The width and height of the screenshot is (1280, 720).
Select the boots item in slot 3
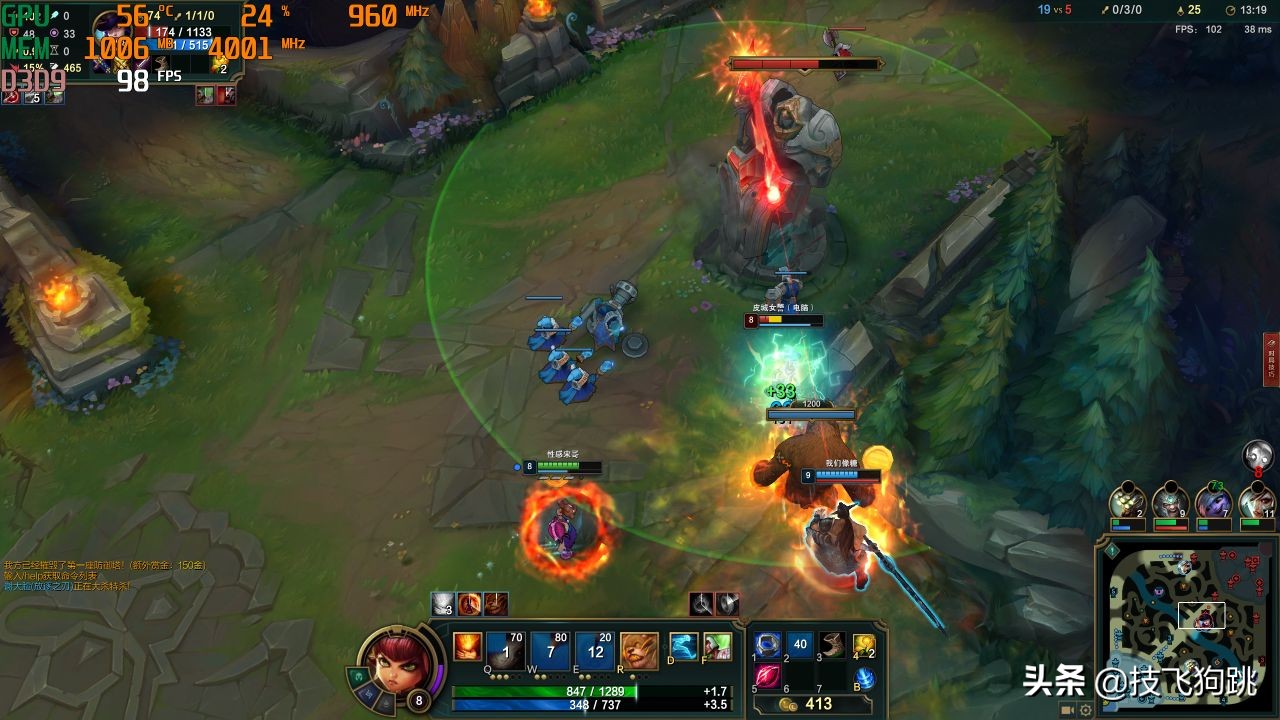click(832, 645)
